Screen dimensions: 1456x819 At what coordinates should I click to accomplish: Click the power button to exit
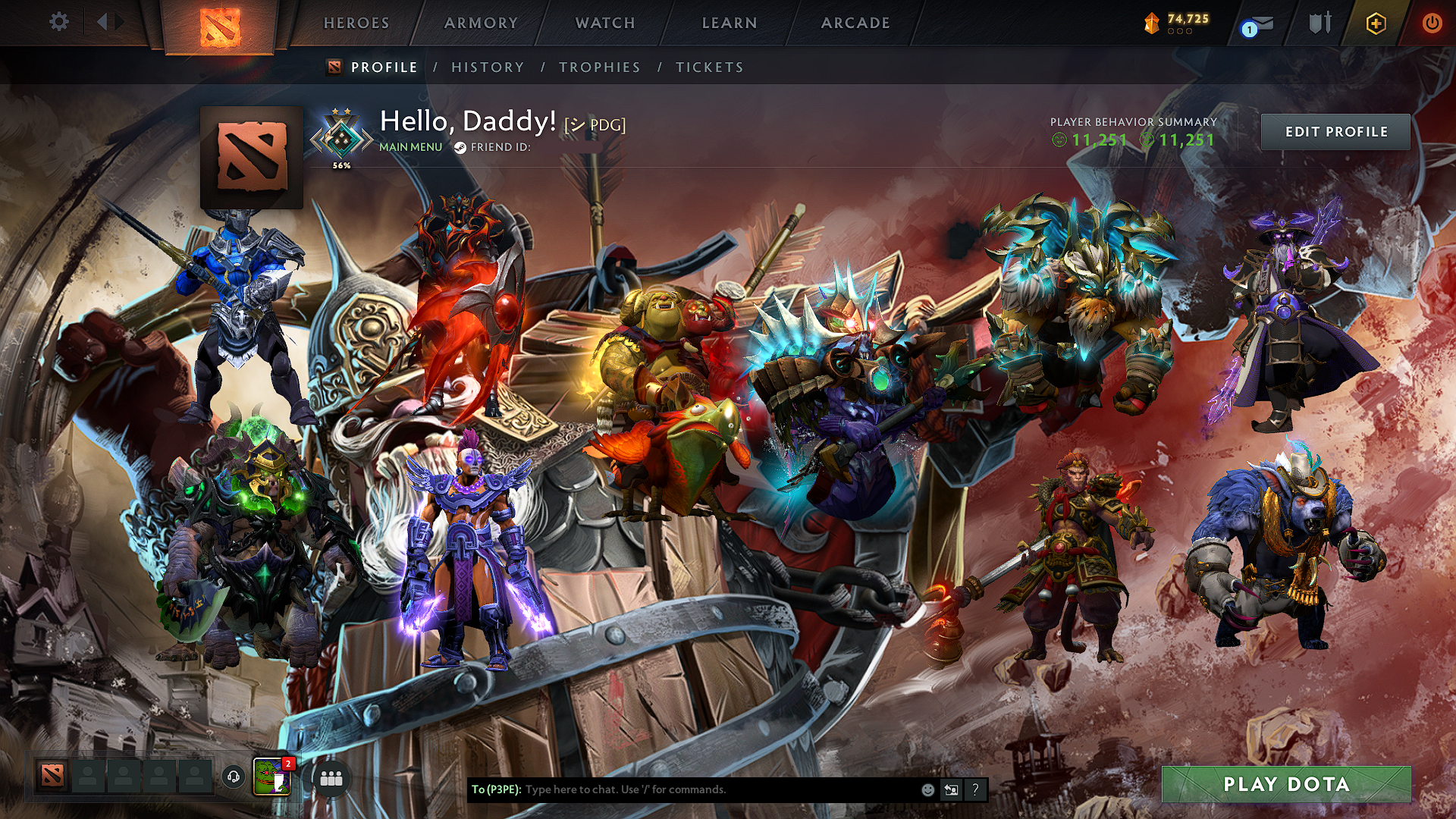point(1432,22)
